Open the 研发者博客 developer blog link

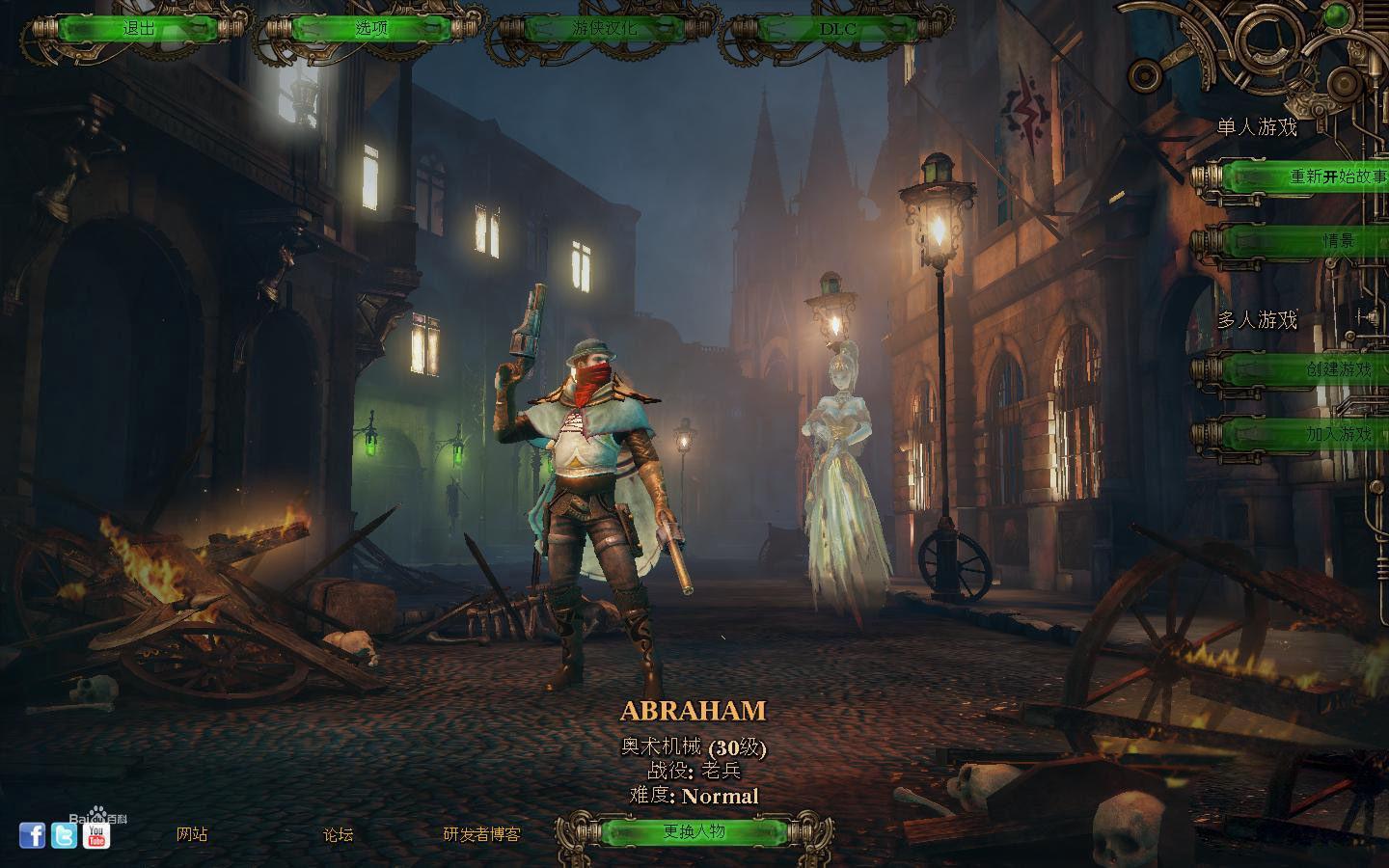481,834
